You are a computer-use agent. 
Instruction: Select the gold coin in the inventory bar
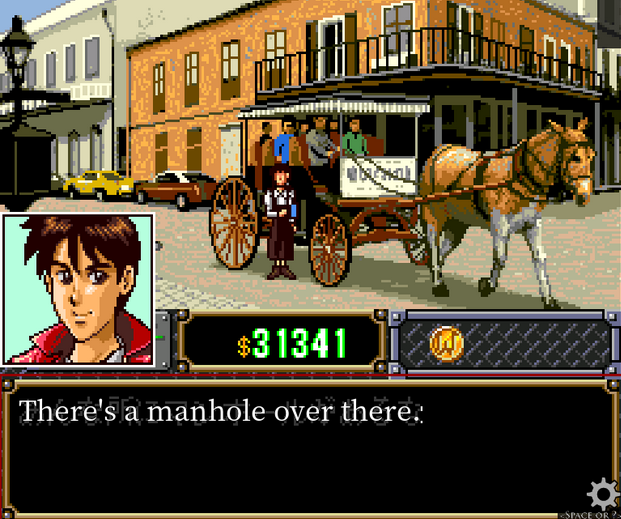click(x=446, y=343)
